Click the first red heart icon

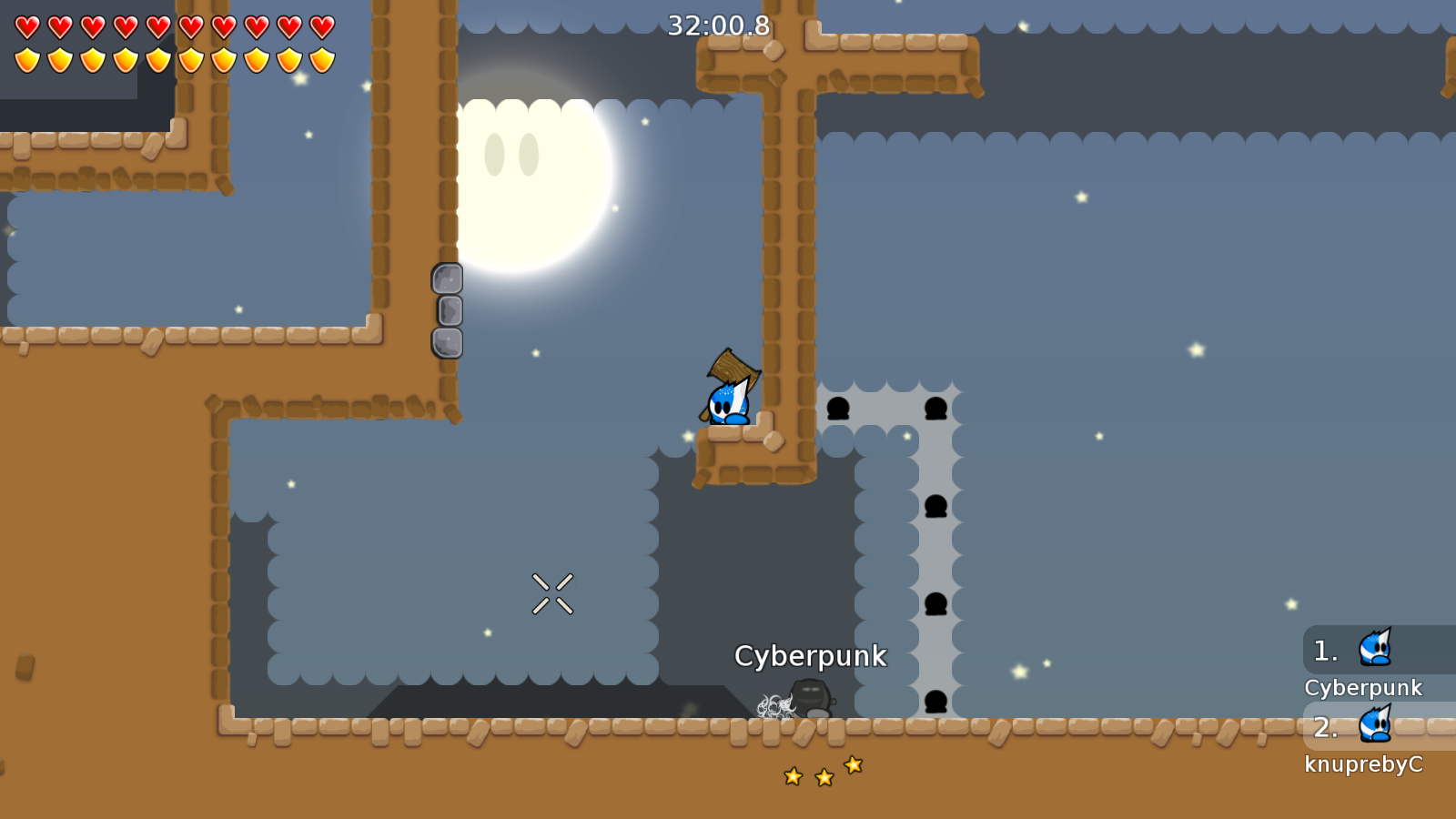pos(26,27)
